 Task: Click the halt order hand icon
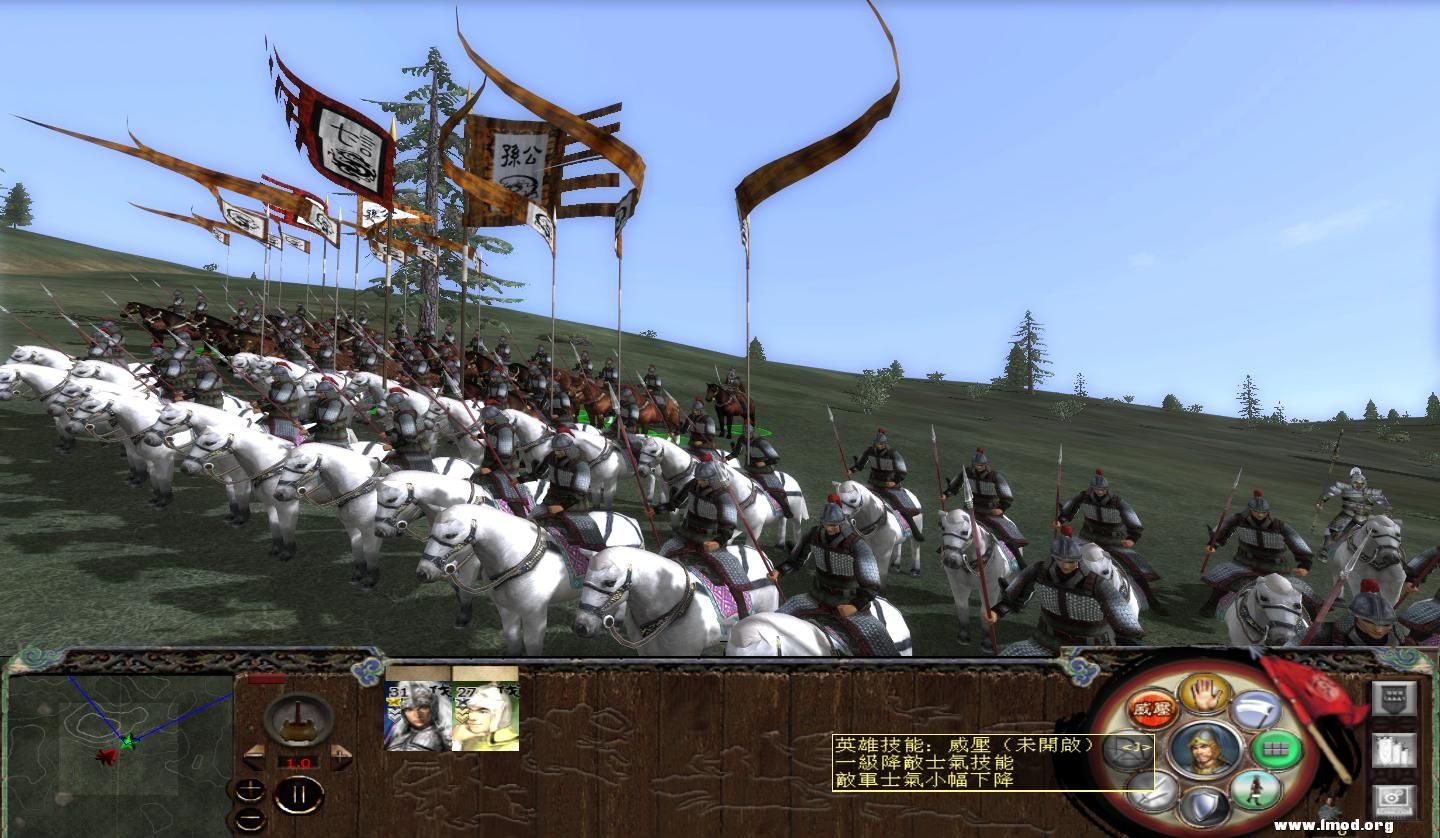click(x=1204, y=692)
